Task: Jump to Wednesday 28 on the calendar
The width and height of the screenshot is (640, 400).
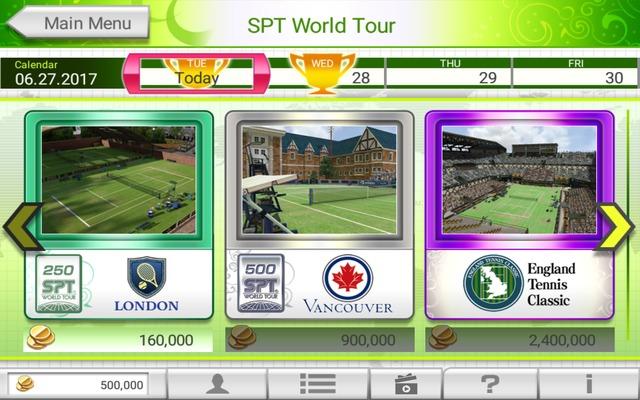Action: pyautogui.click(x=325, y=73)
